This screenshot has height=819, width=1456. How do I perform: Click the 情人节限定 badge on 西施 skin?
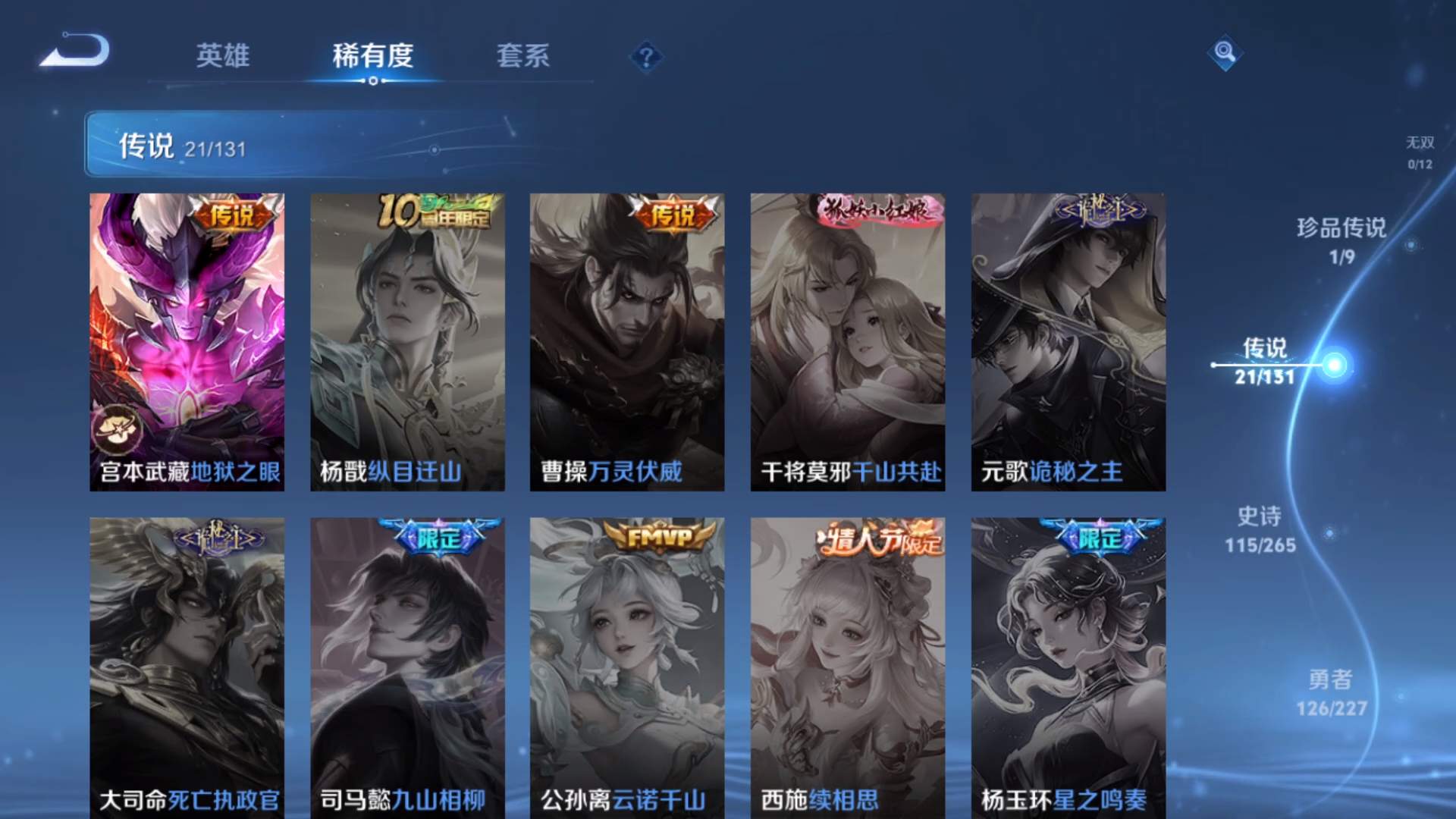pyautogui.click(x=880, y=536)
